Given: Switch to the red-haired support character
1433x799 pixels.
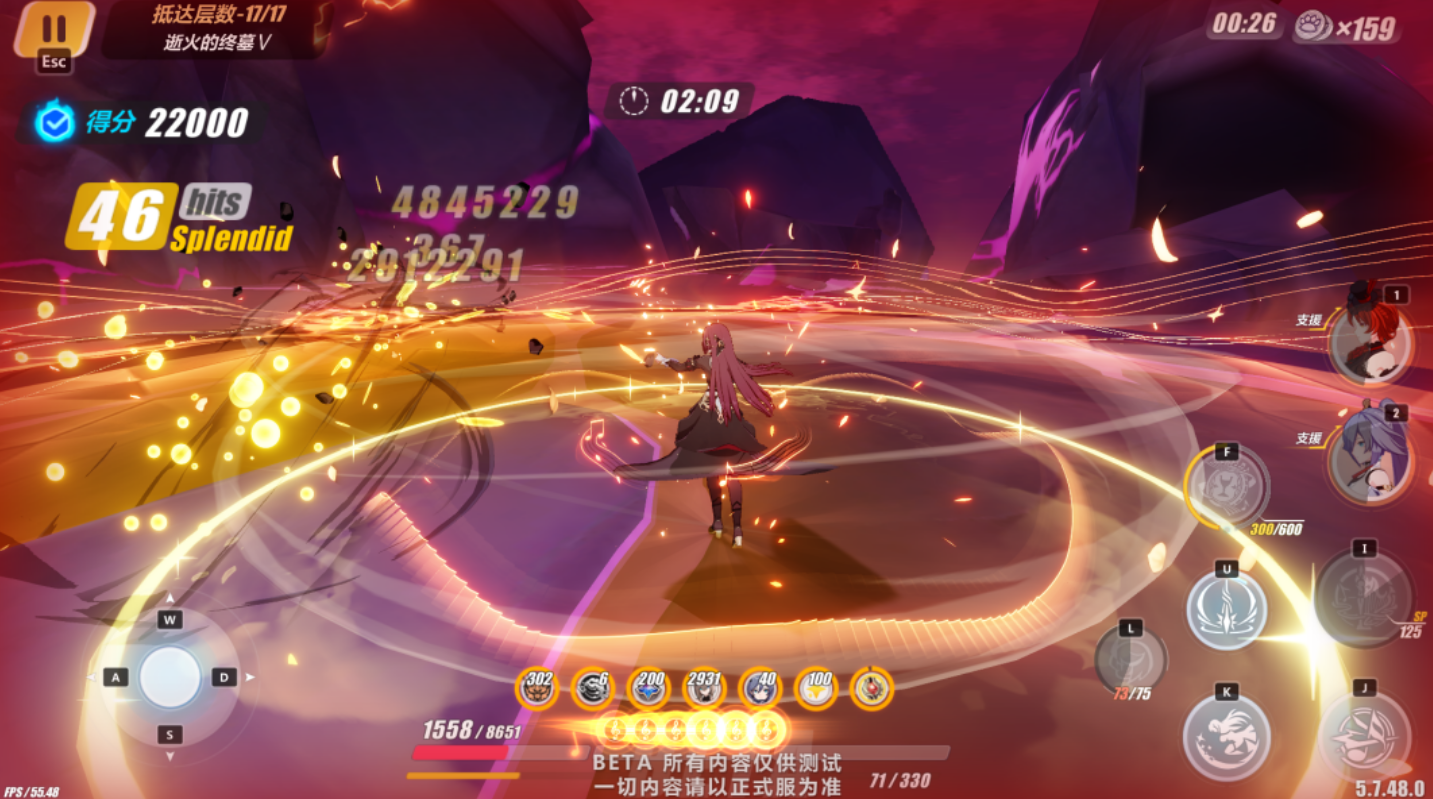Looking at the screenshot, I should pos(1369,343).
